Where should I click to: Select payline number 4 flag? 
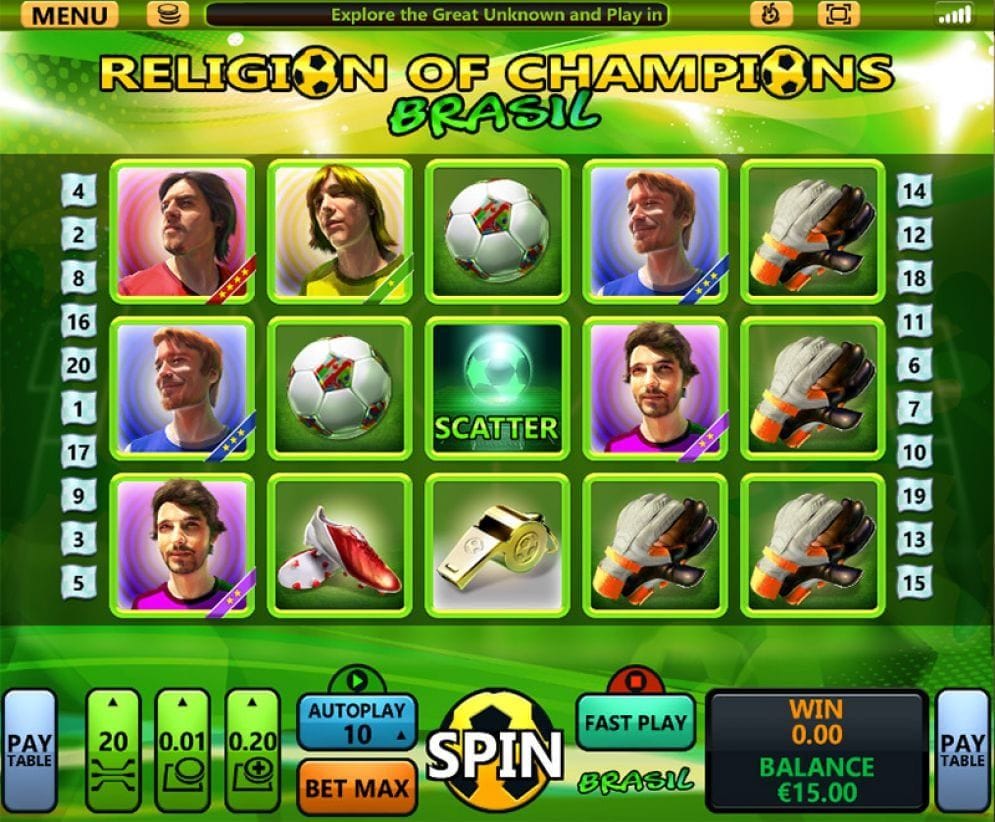(x=78, y=189)
